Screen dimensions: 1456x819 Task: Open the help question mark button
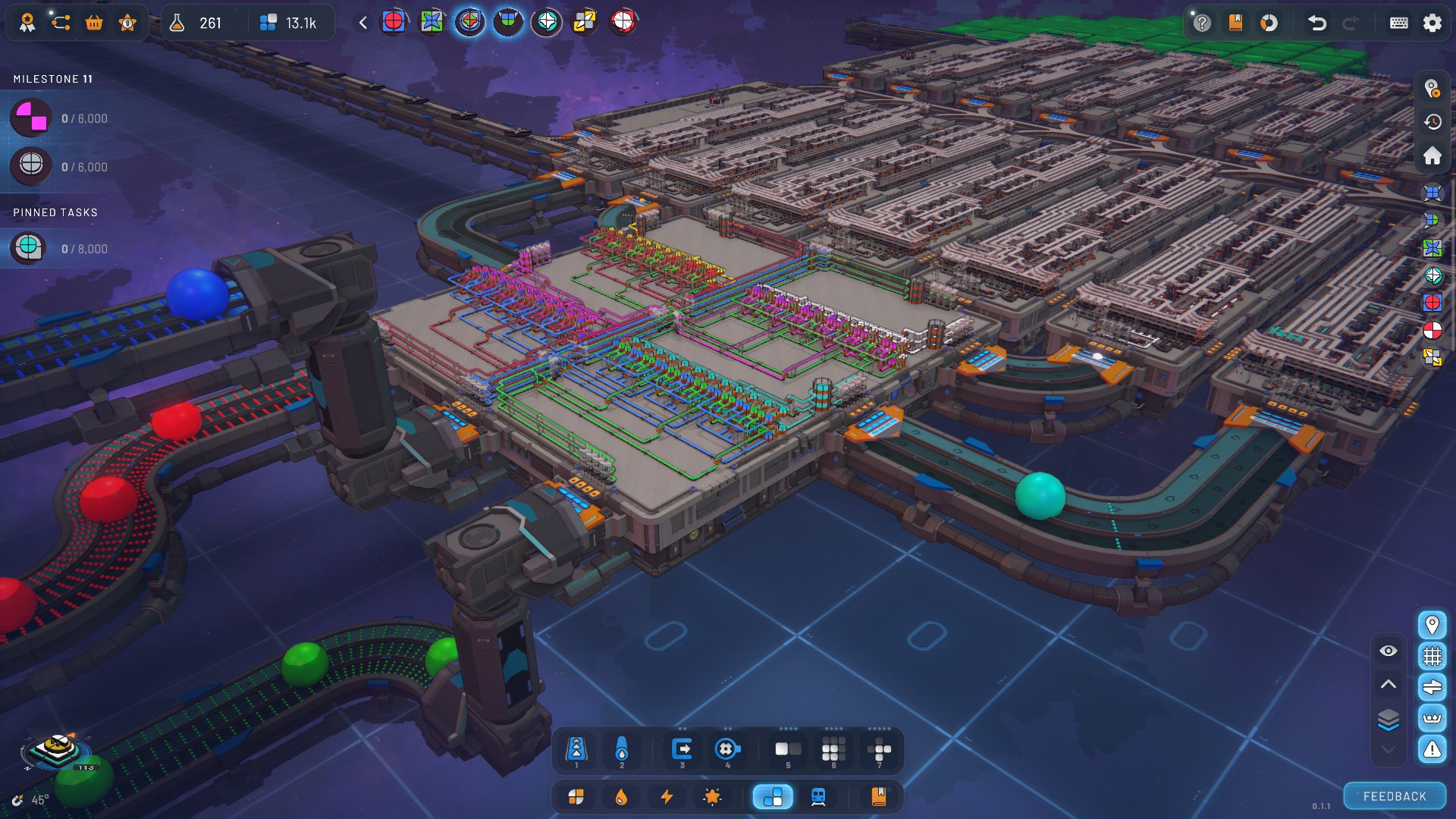(1202, 23)
